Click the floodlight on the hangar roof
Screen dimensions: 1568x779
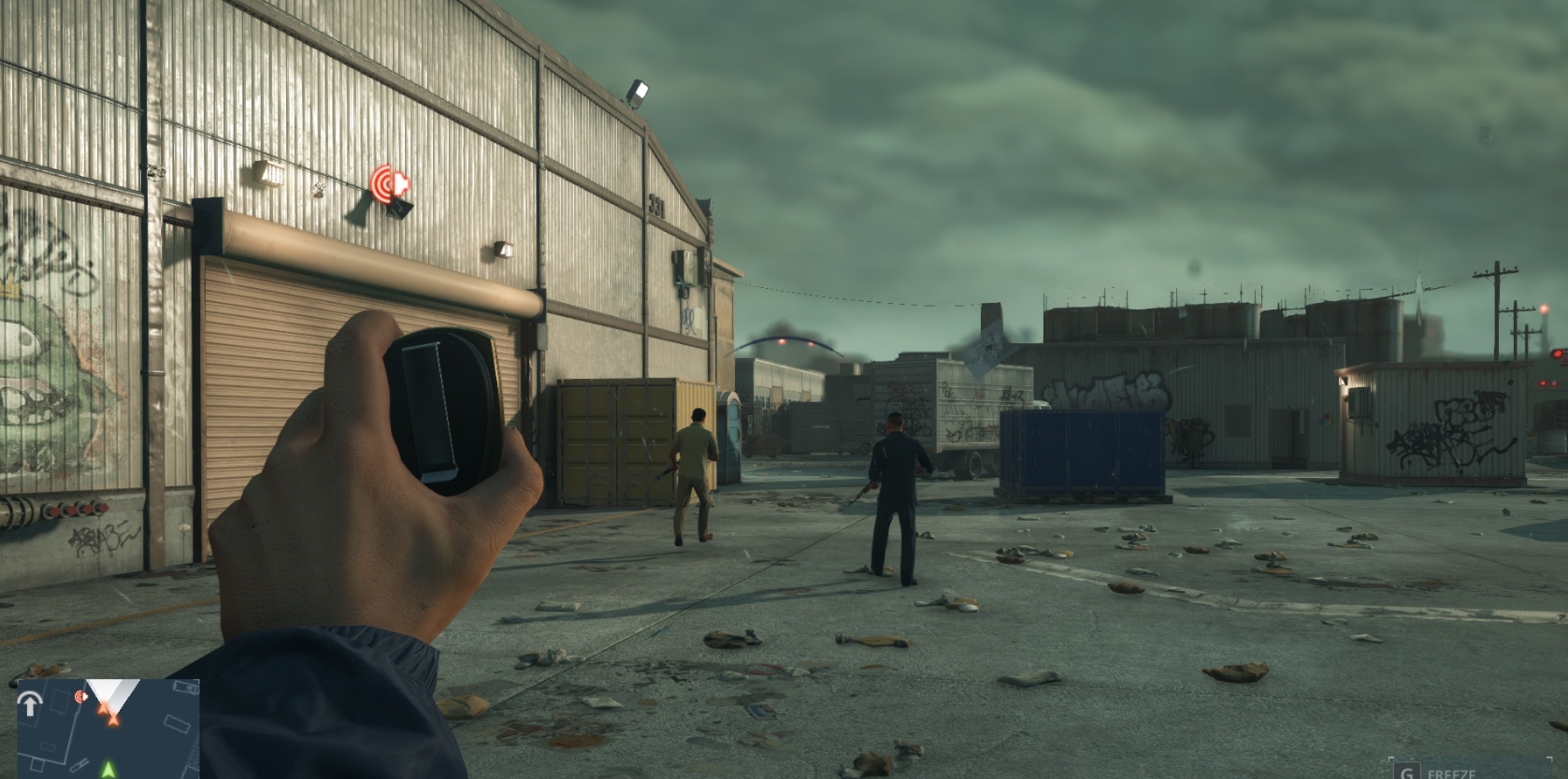coord(640,92)
